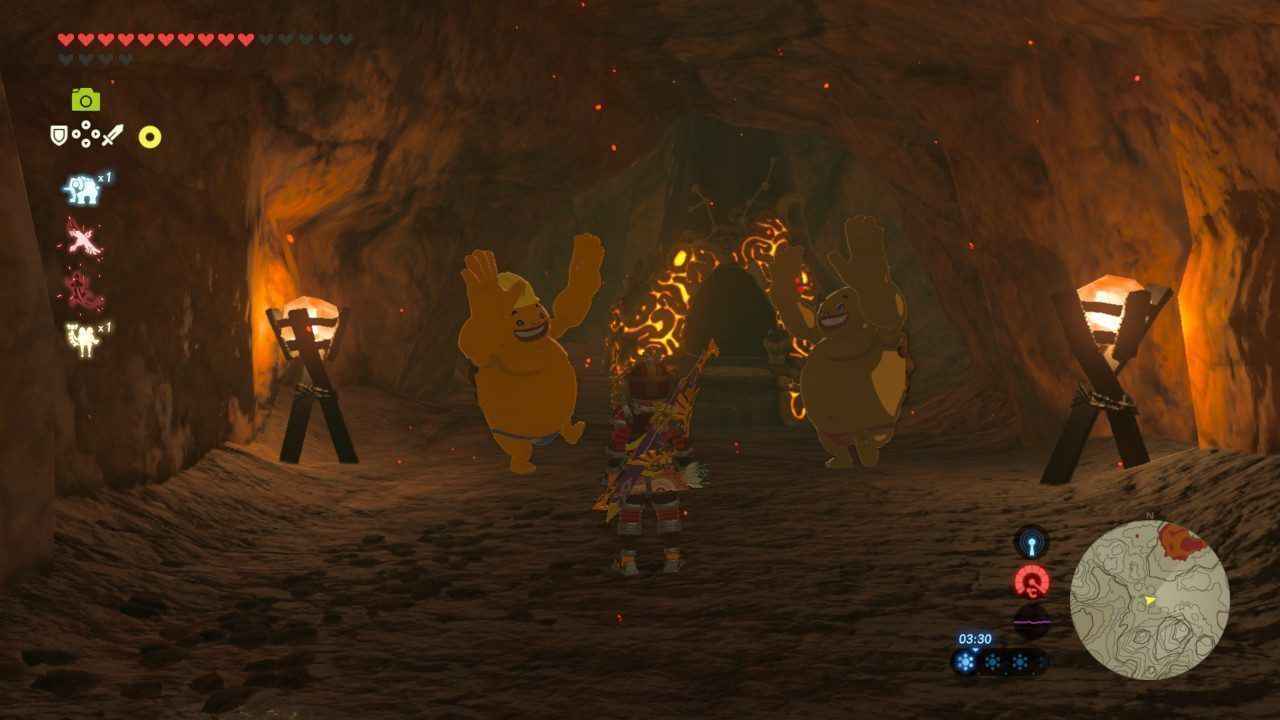Screen dimensions: 1280x720
Task: Open the circular minimap
Action: coord(1149,600)
